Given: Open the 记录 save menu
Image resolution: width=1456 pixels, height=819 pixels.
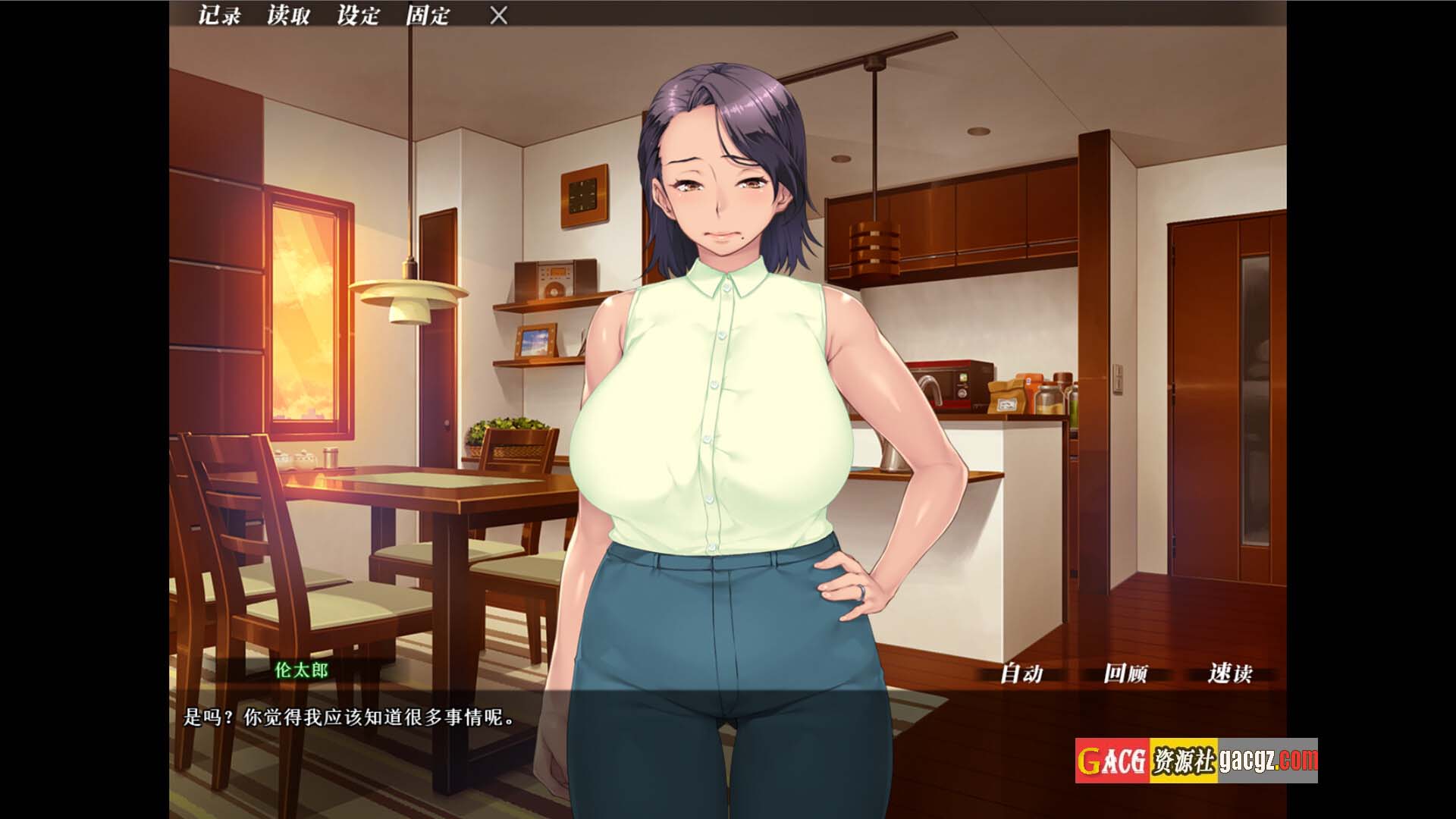Looking at the screenshot, I should pos(219,15).
